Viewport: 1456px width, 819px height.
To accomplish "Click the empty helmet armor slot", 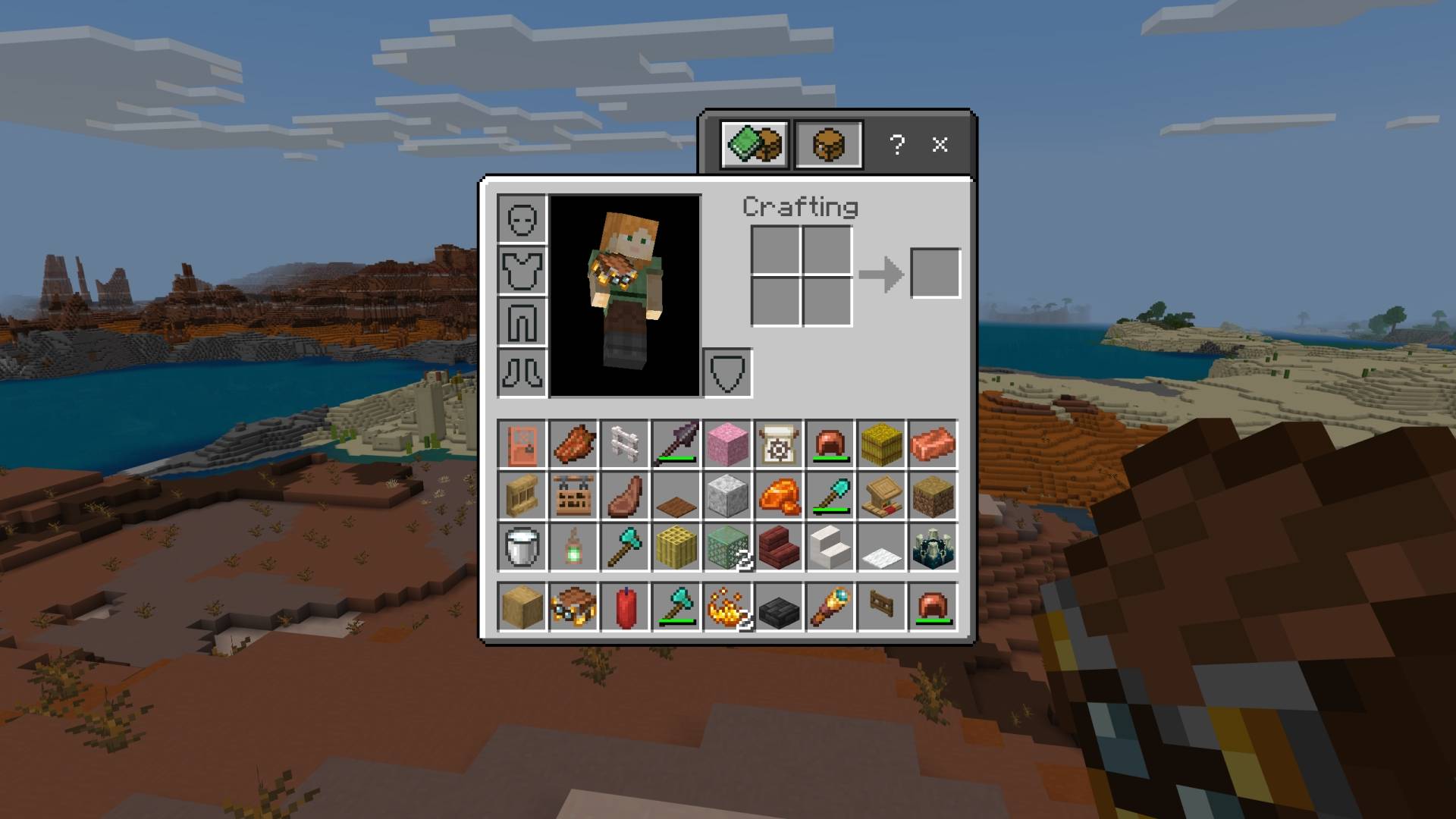I will point(522,220).
